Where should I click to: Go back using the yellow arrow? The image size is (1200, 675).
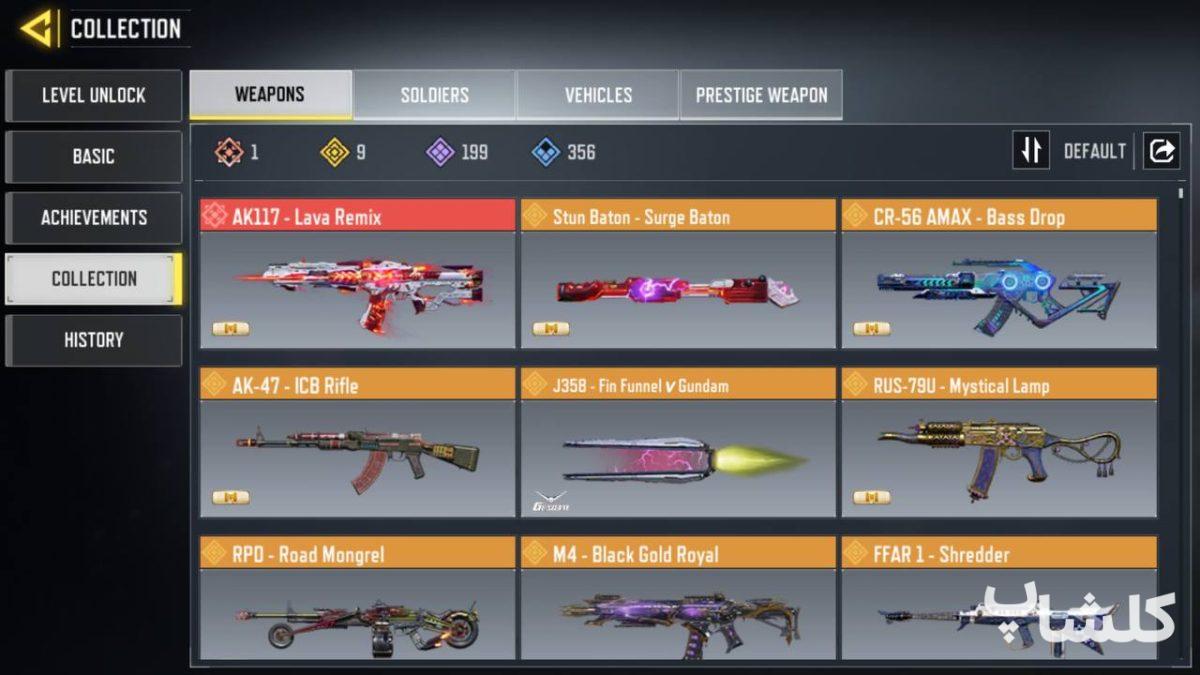[37, 28]
